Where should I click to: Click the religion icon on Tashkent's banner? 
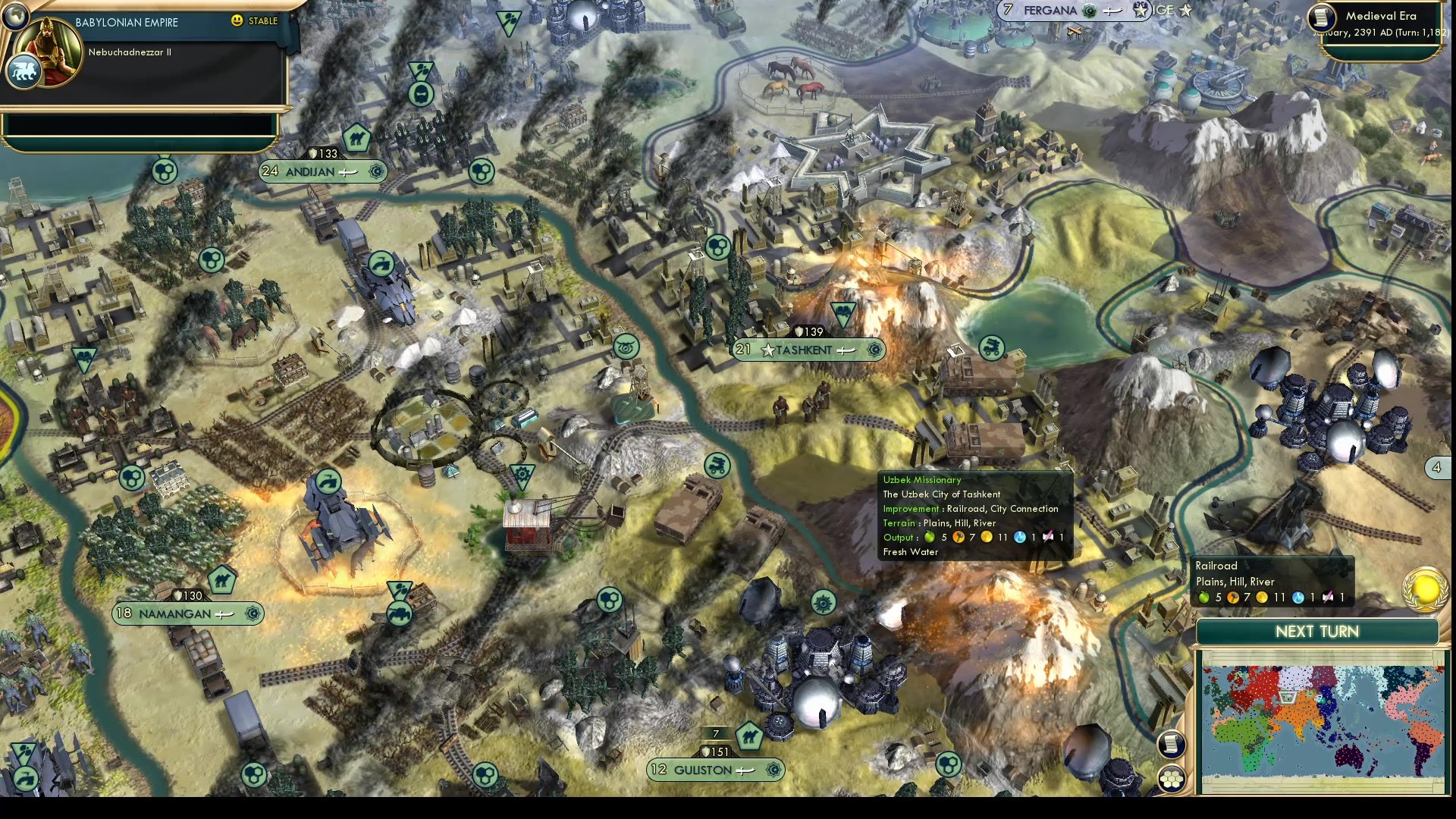pyautogui.click(x=874, y=350)
